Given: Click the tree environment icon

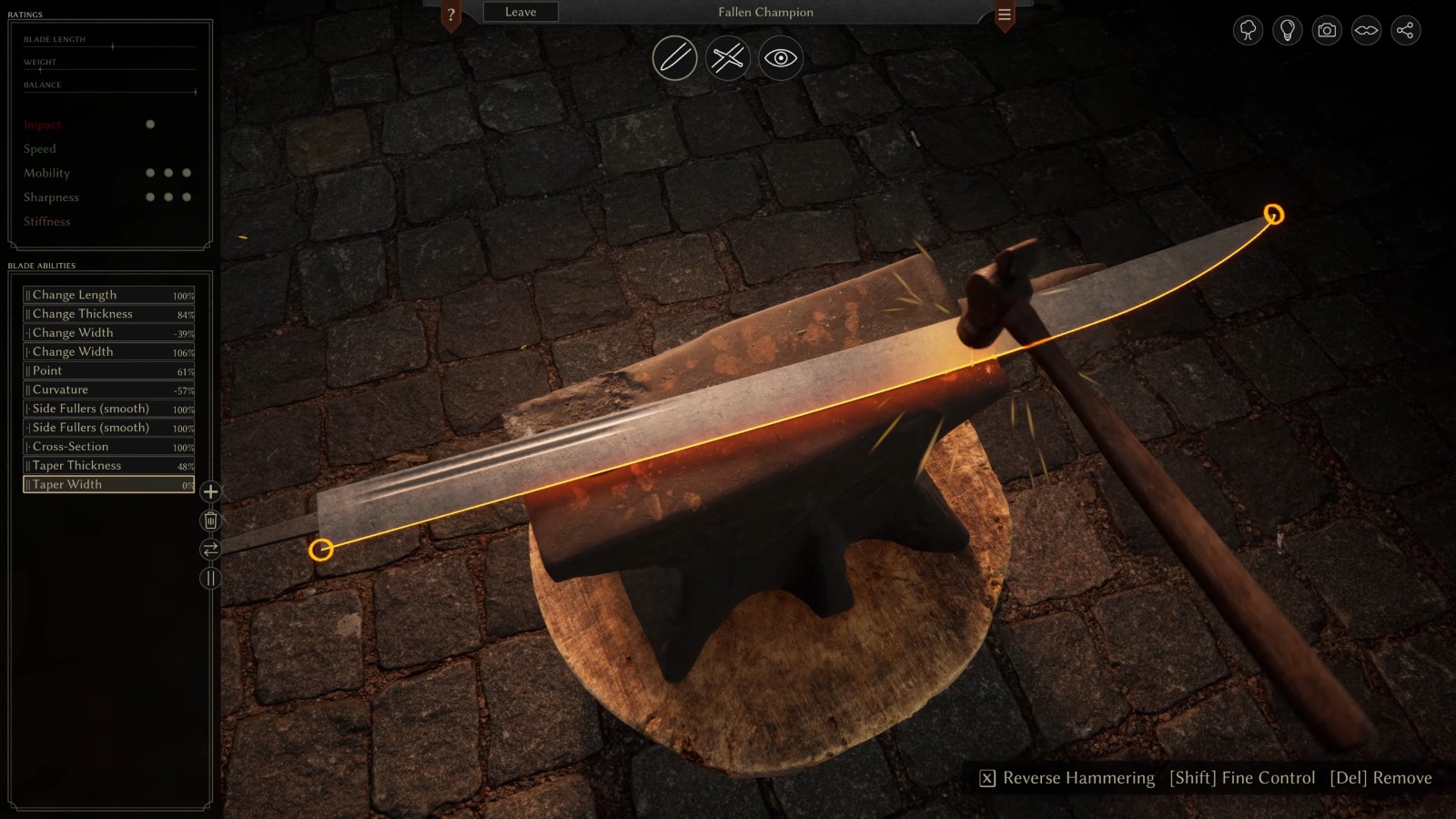Looking at the screenshot, I should point(1248,31).
